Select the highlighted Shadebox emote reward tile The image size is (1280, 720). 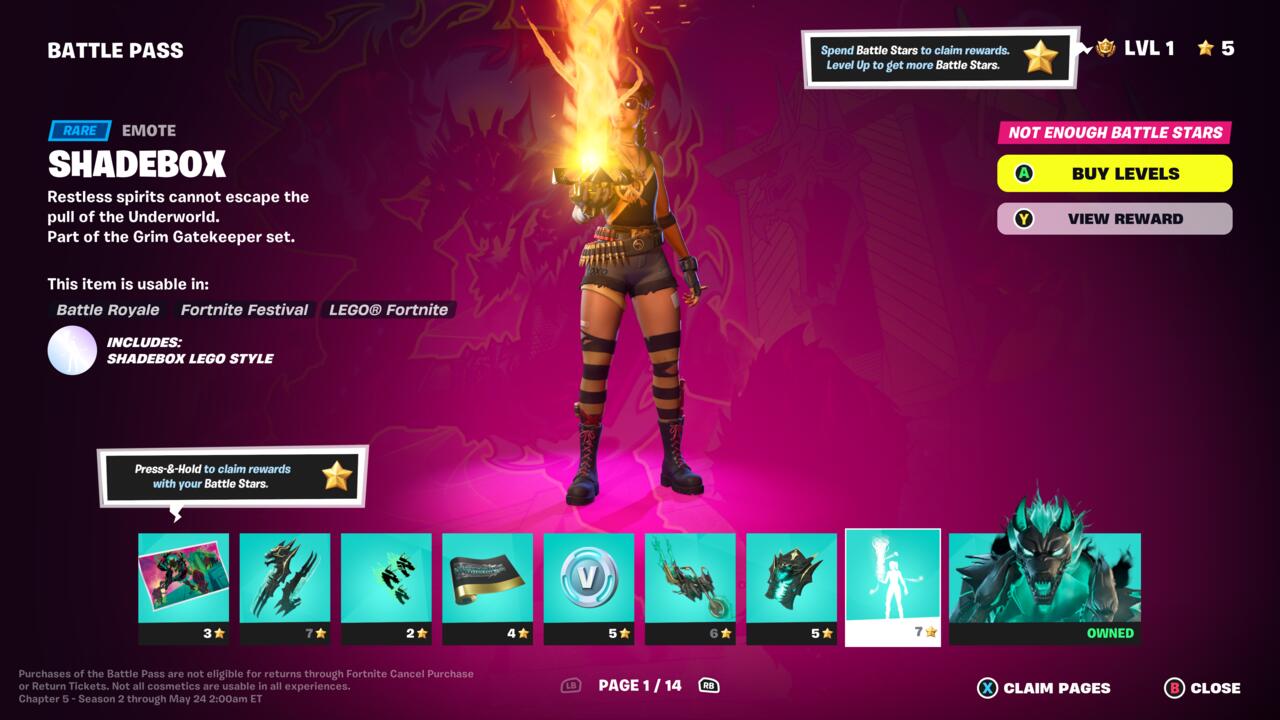click(893, 587)
